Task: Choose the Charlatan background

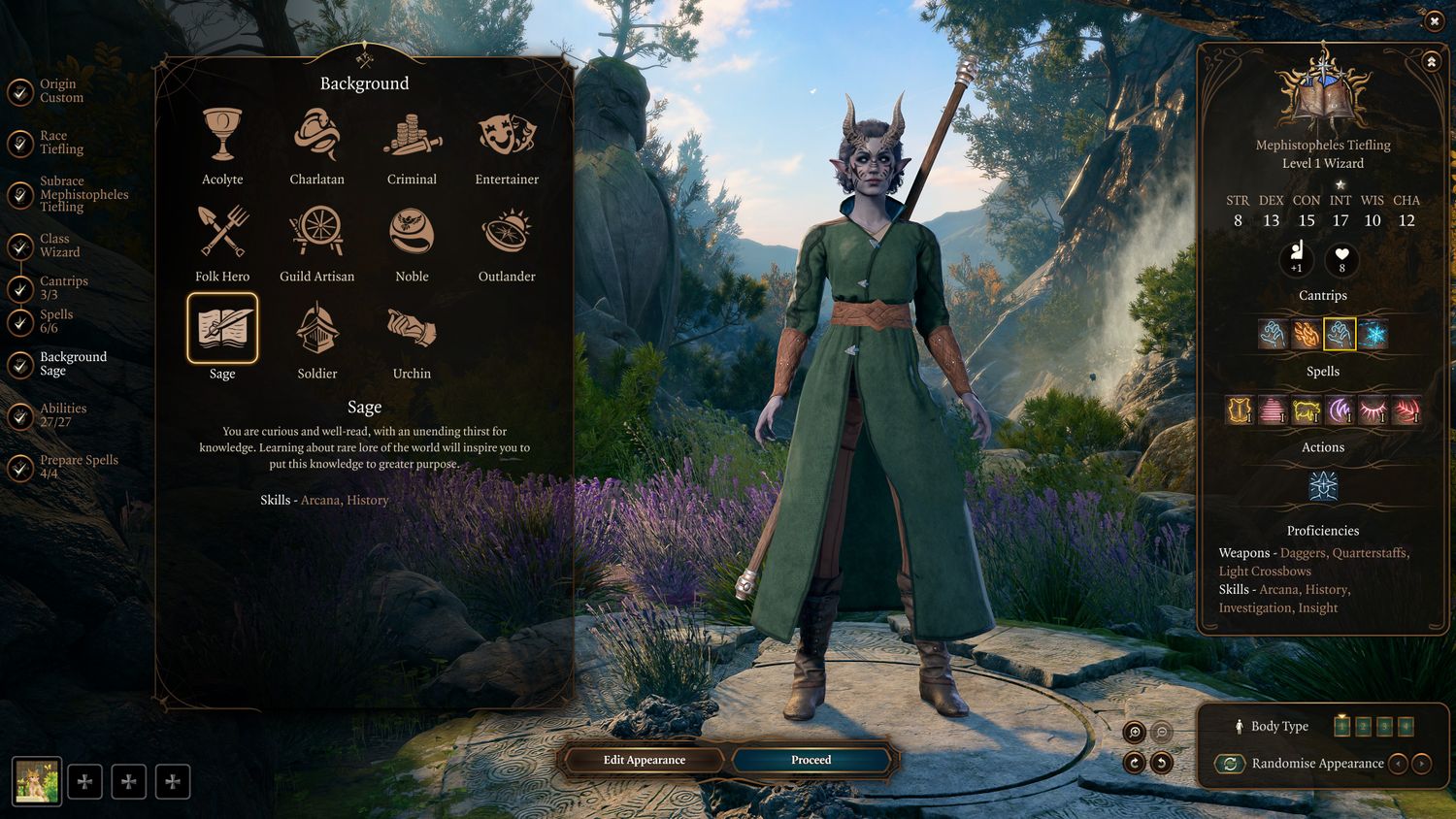Action: 316,135
